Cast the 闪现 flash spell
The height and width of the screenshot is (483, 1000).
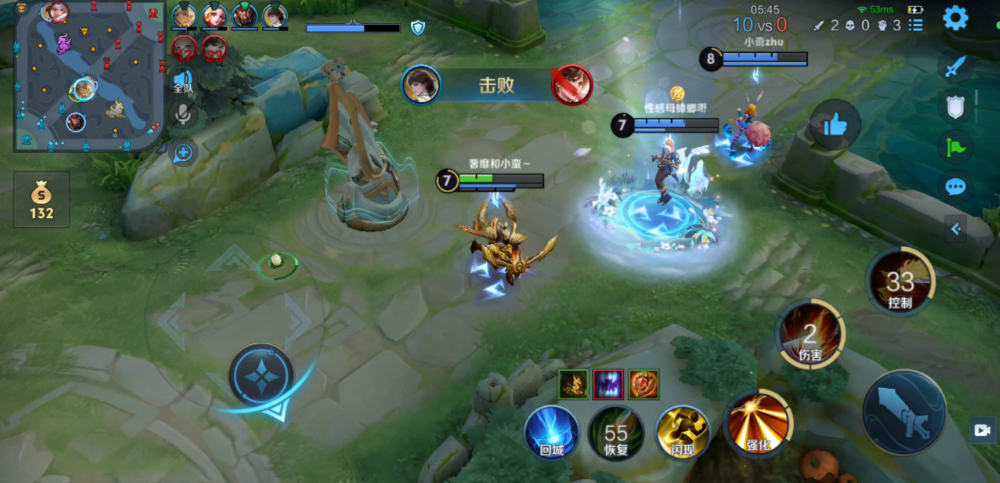[x=682, y=432]
